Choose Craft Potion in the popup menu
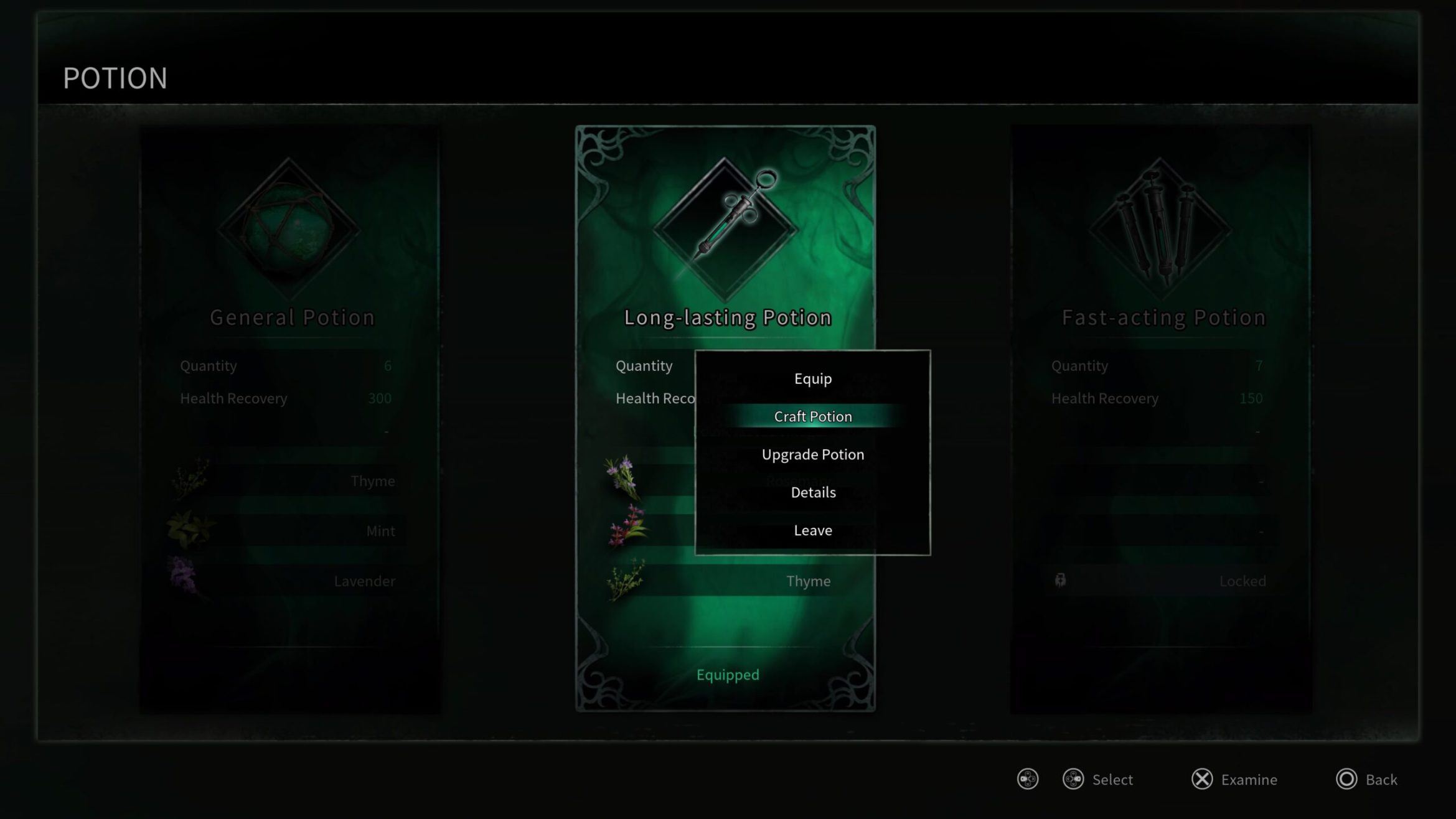The height and width of the screenshot is (819, 1456). [812, 416]
